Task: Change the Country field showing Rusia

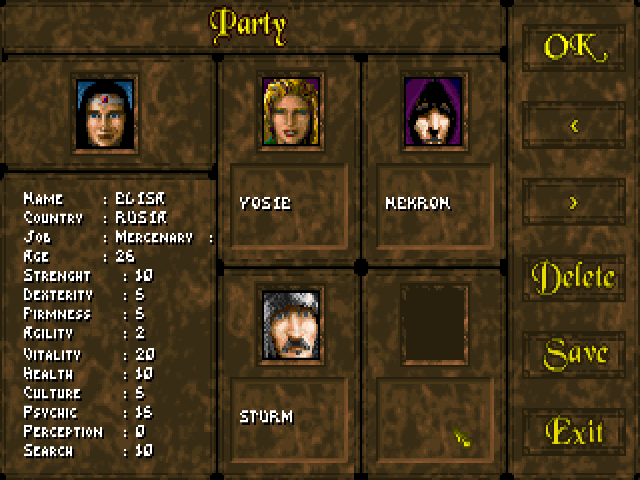Action: (138, 217)
